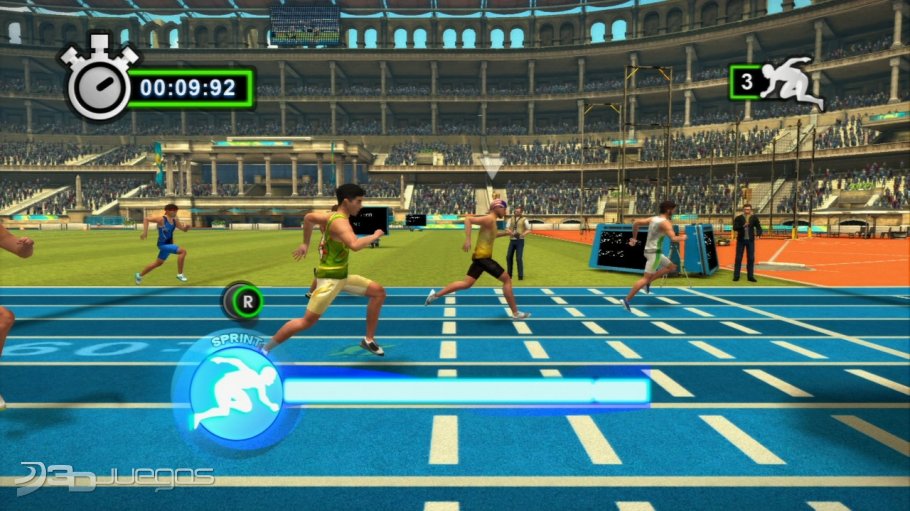Click the 3DJuegos watermark logo
Viewport: 910px width, 511px height.
117,477
